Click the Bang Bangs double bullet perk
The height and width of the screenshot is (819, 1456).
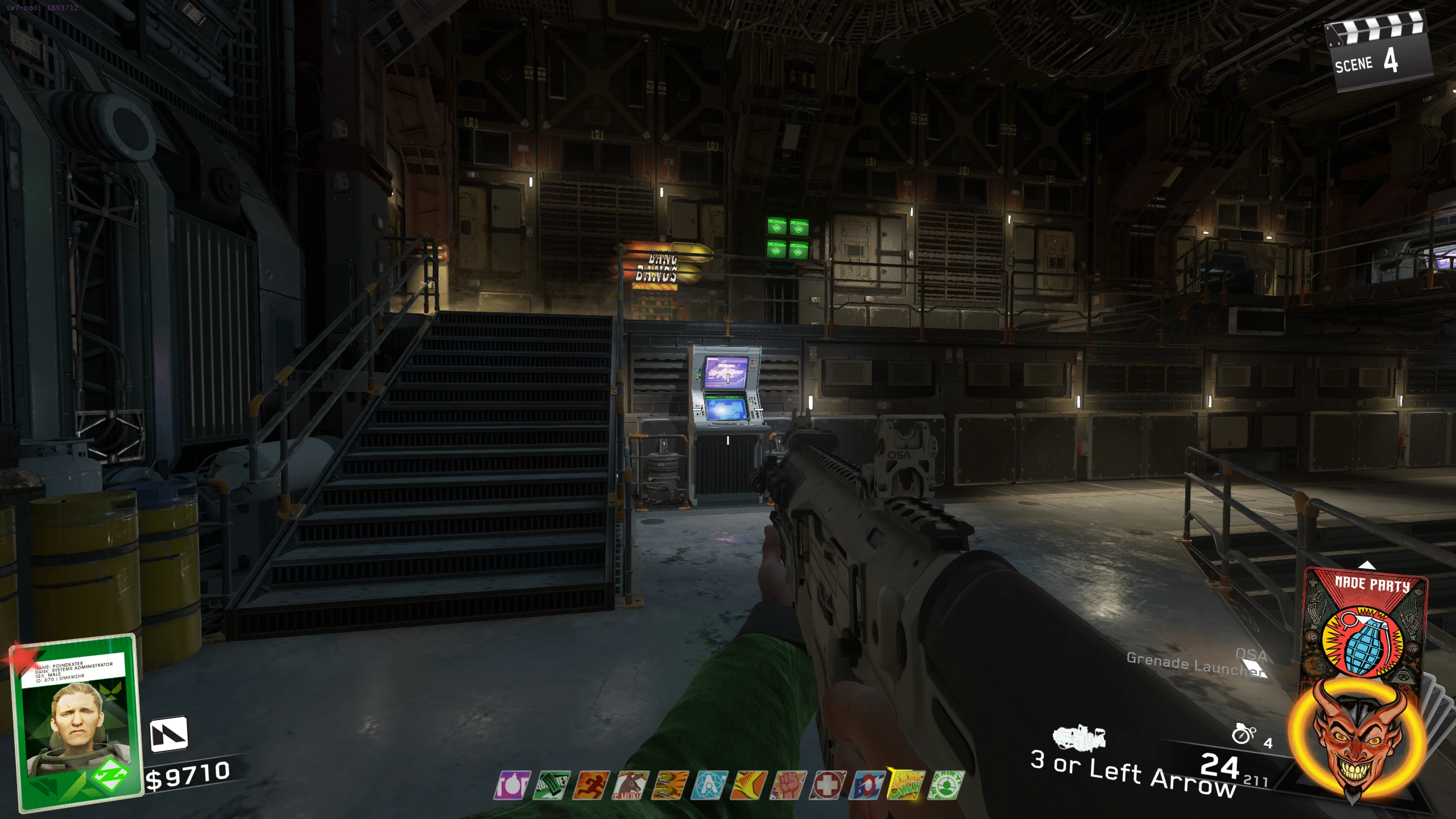pos(669,785)
